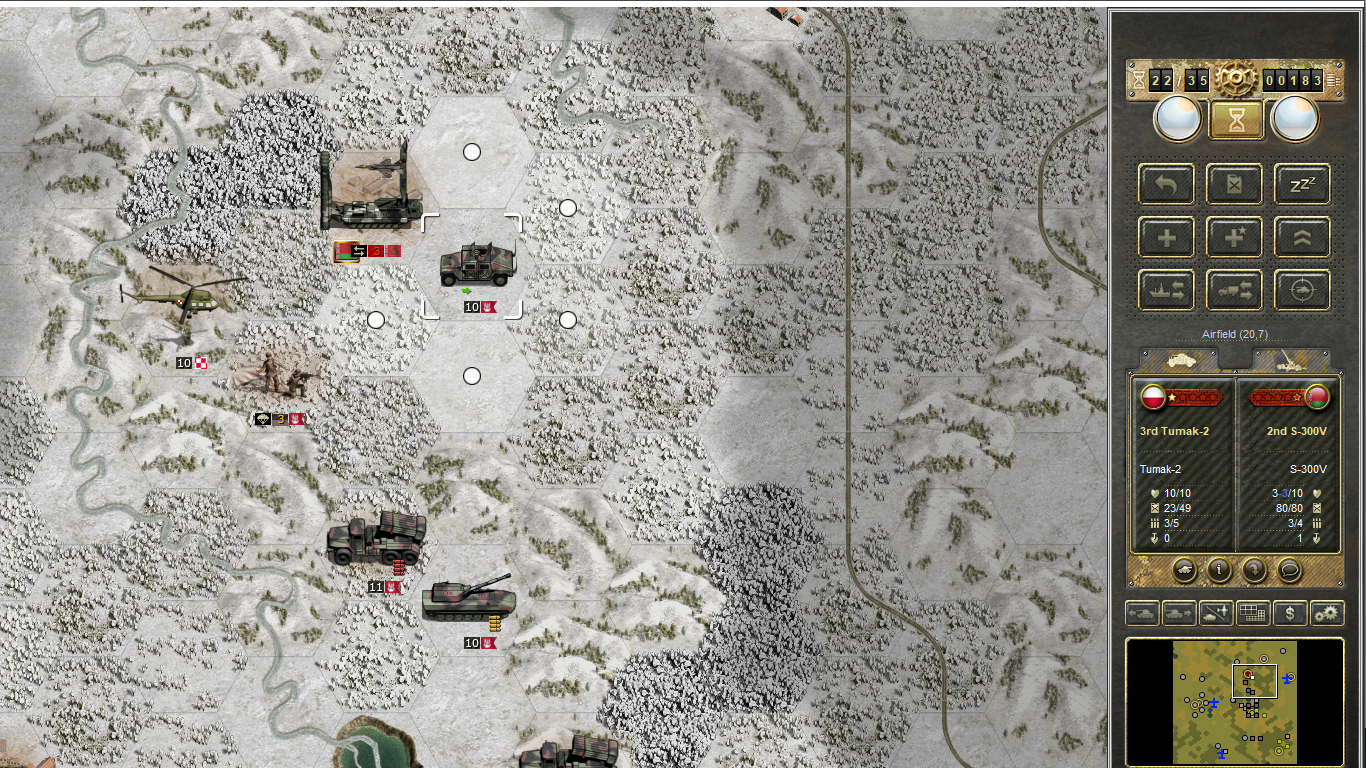Screen dimensions: 1366x768
Task: Open the purchase screen (dollar button)
Action: [x=1290, y=613]
